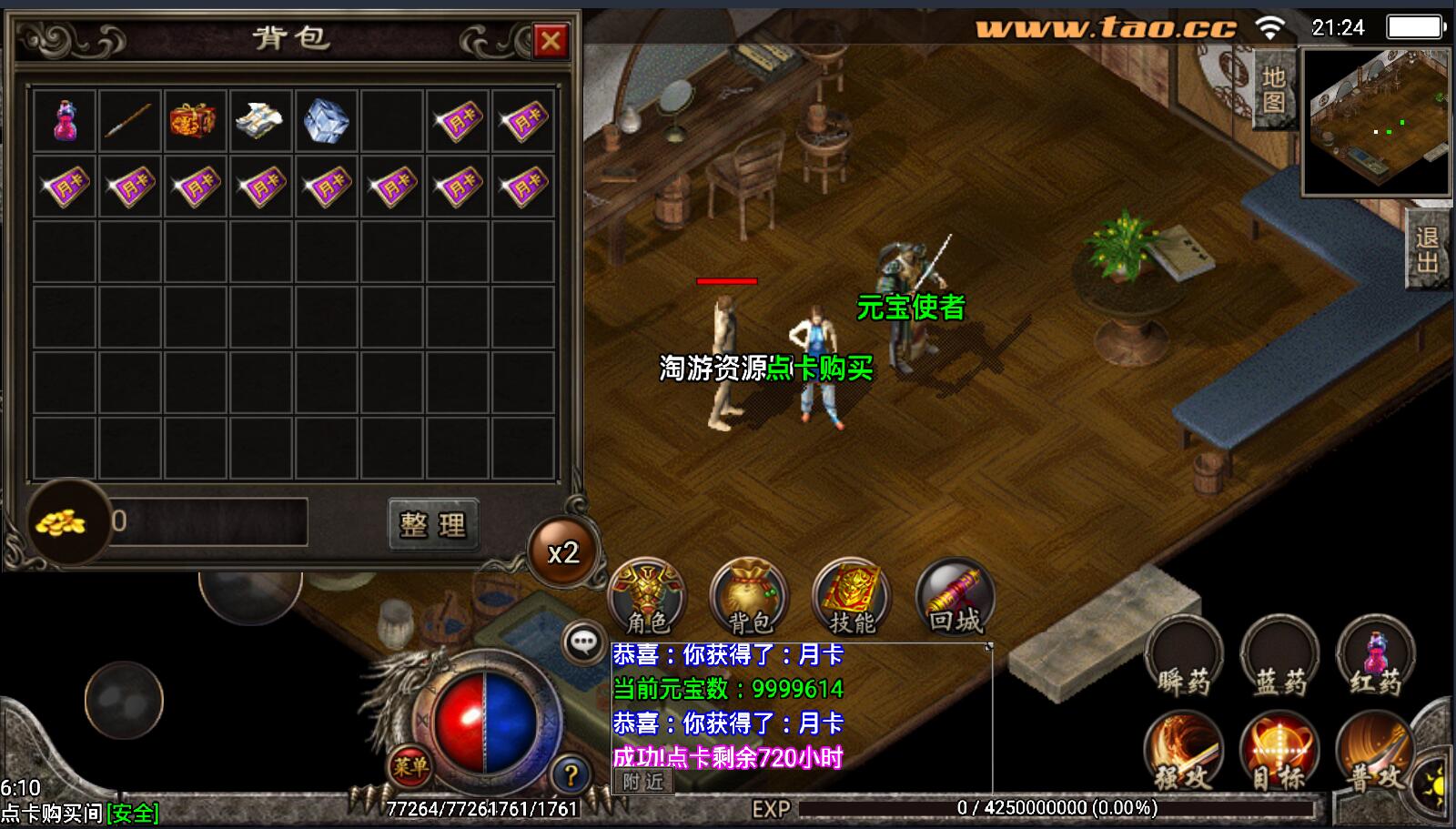The height and width of the screenshot is (829, 1456).
Task: Open the 菜单 menu button
Action: (x=410, y=766)
